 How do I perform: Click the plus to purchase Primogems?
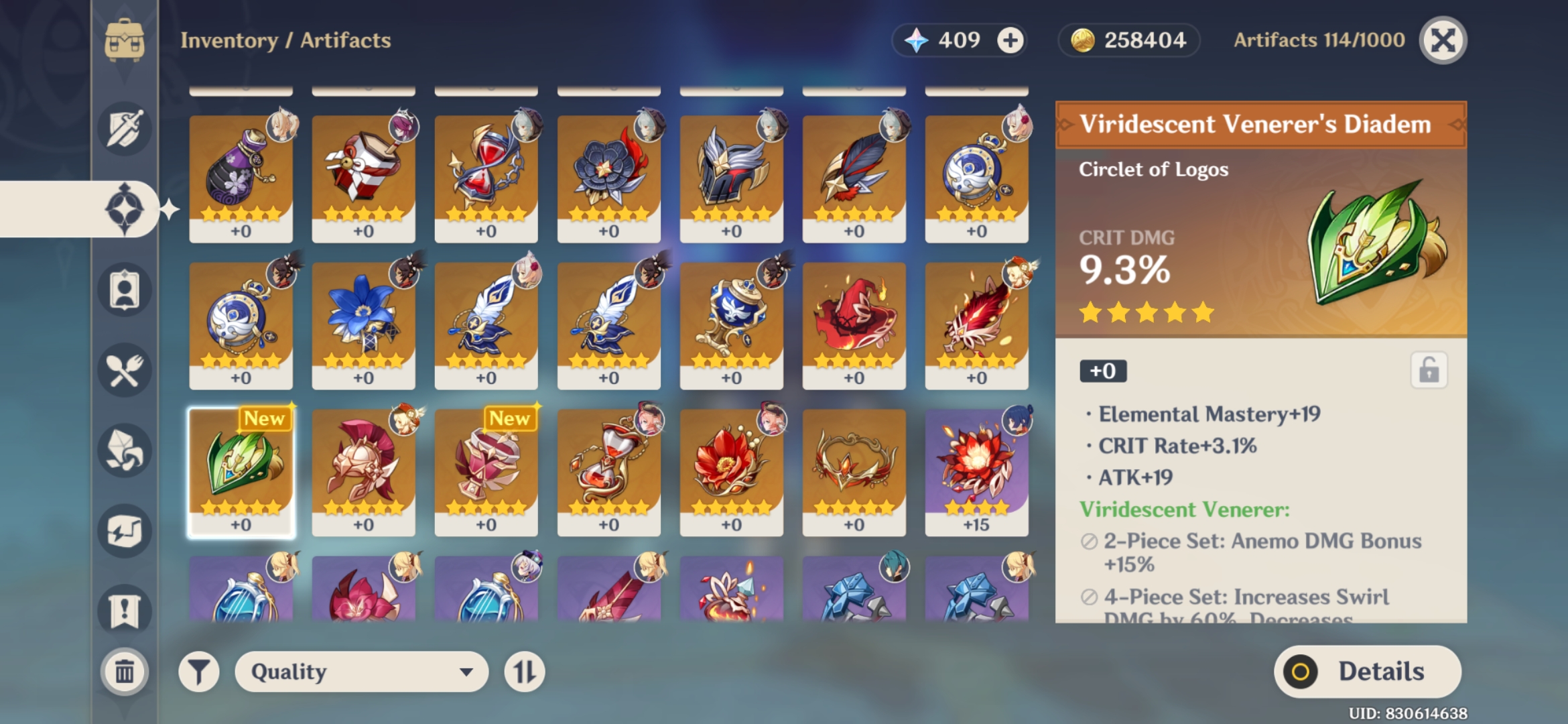point(1012,40)
